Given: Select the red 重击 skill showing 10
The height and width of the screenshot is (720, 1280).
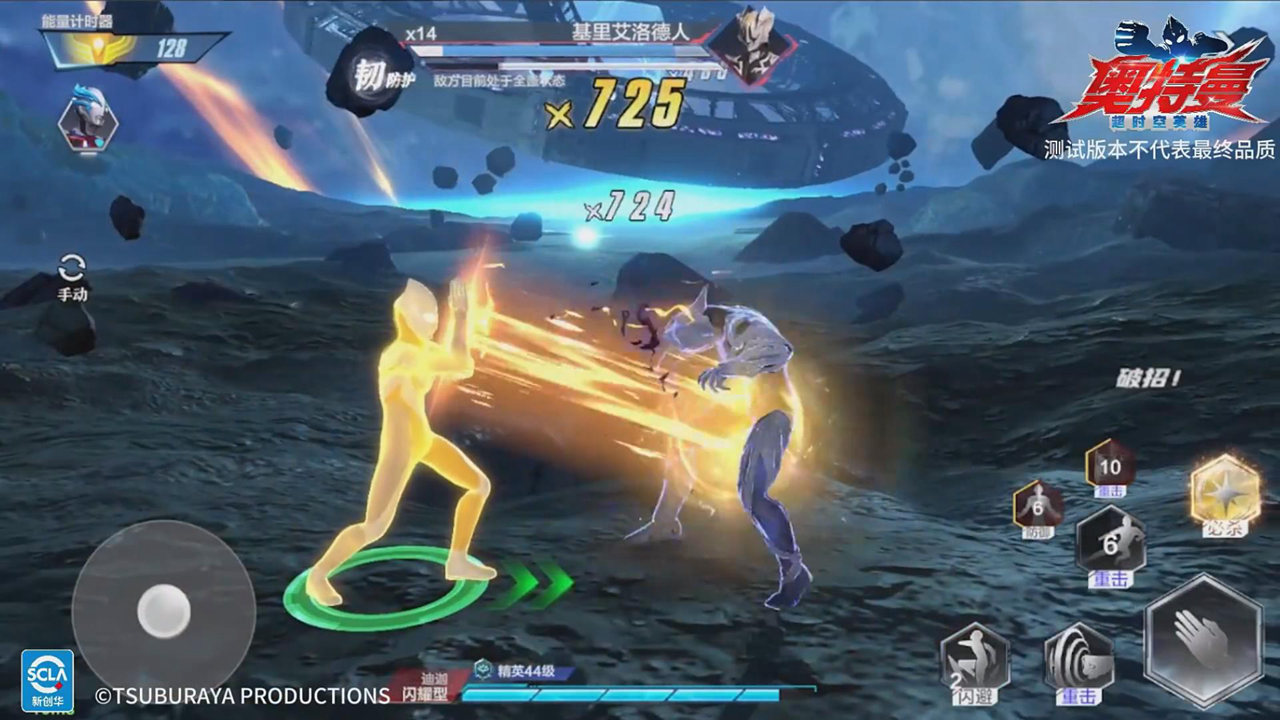Looking at the screenshot, I should [x=1110, y=465].
